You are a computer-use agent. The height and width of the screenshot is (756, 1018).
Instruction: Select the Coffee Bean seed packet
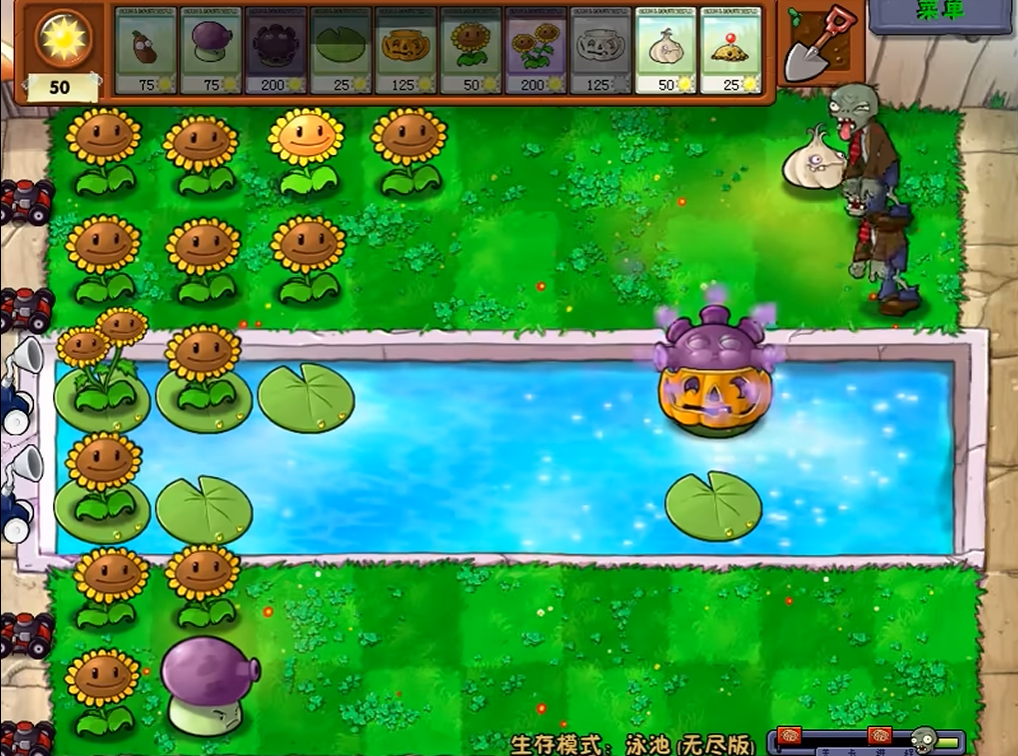coord(145,50)
